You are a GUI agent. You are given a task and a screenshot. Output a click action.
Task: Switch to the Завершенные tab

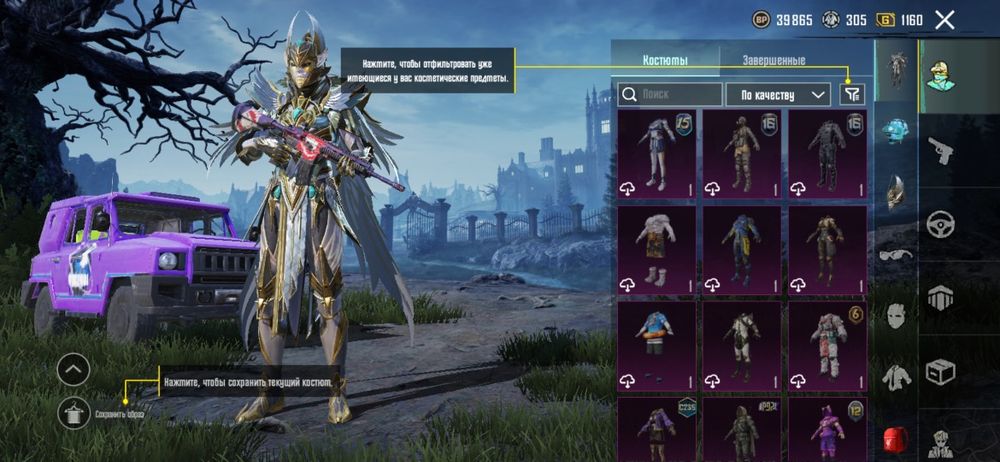pyautogui.click(x=773, y=61)
